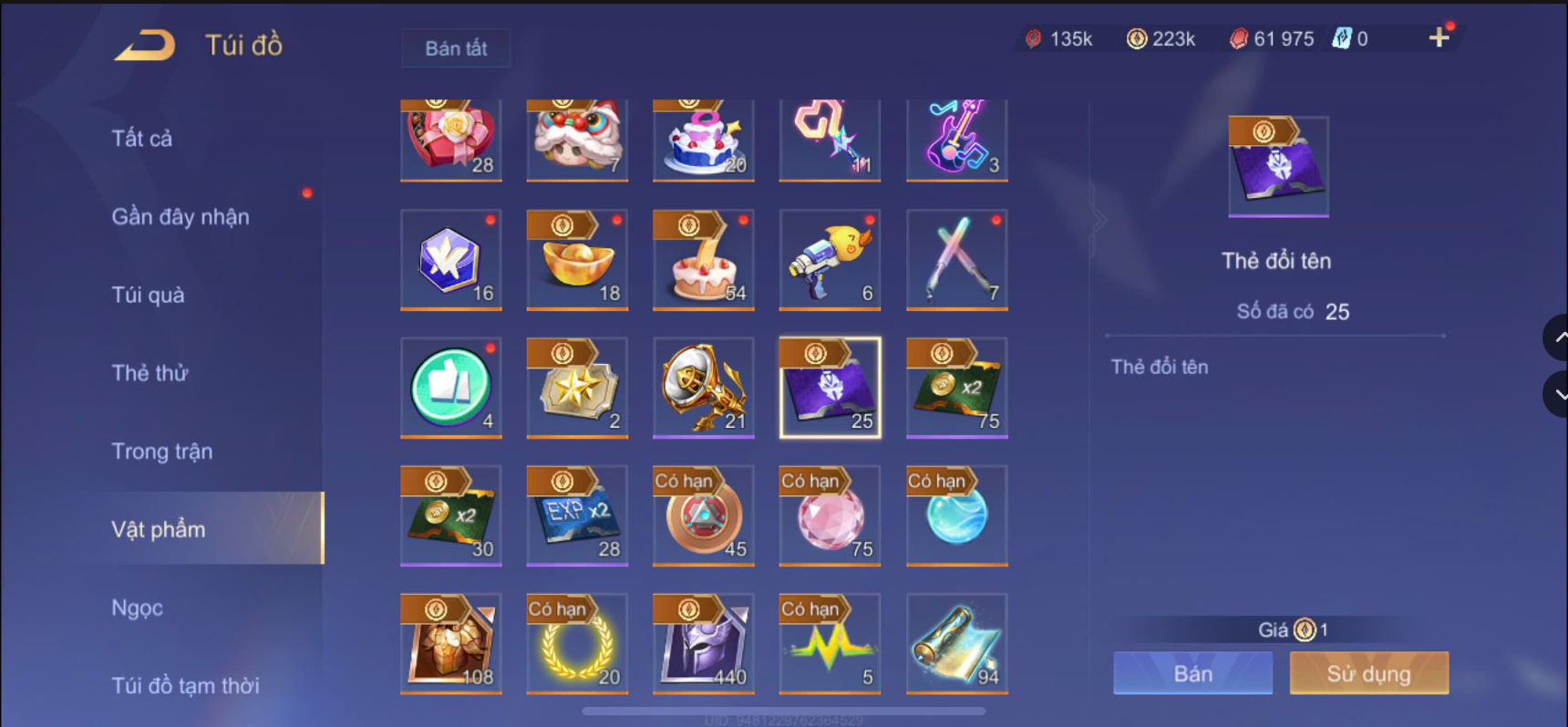The width and height of the screenshot is (1568, 727).
Task: Click the pink gem Có hạn item
Action: pyautogui.click(x=829, y=517)
